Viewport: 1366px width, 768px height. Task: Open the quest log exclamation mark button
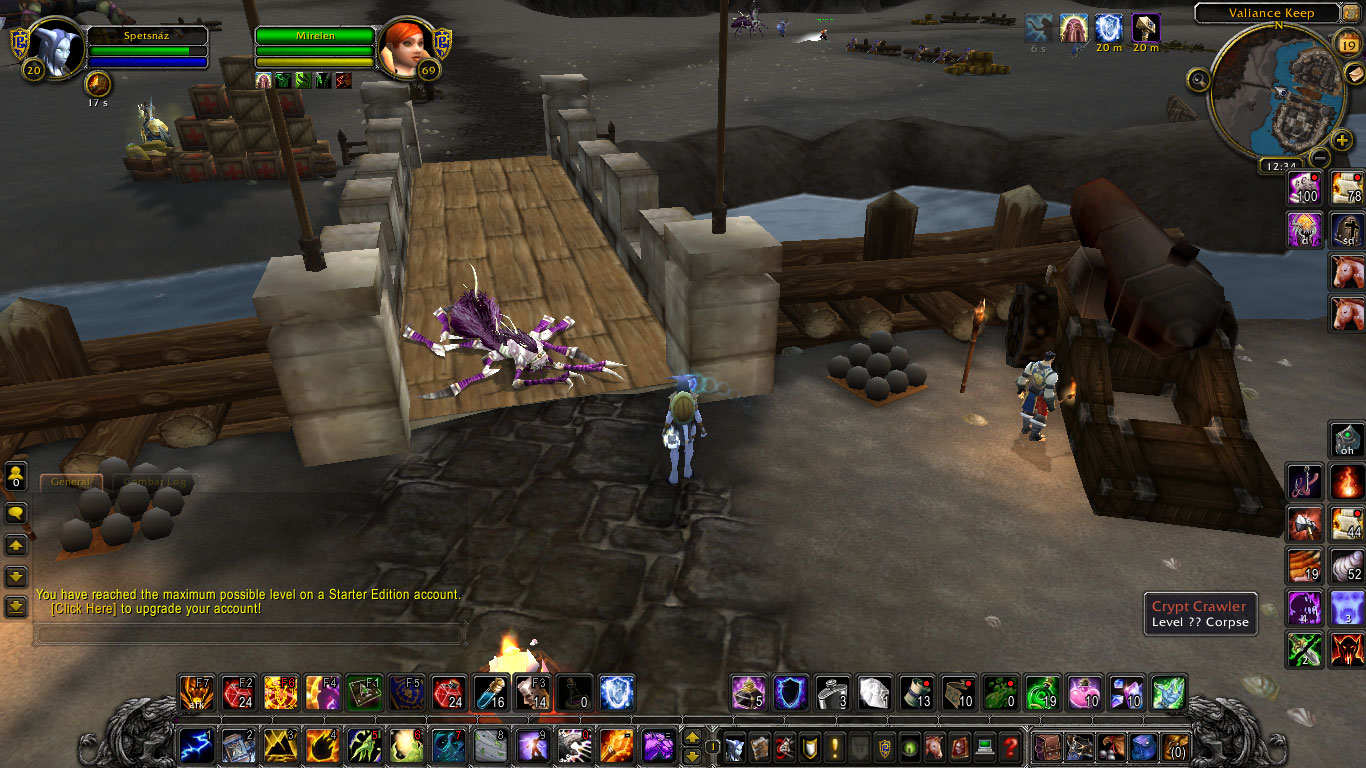click(x=834, y=747)
